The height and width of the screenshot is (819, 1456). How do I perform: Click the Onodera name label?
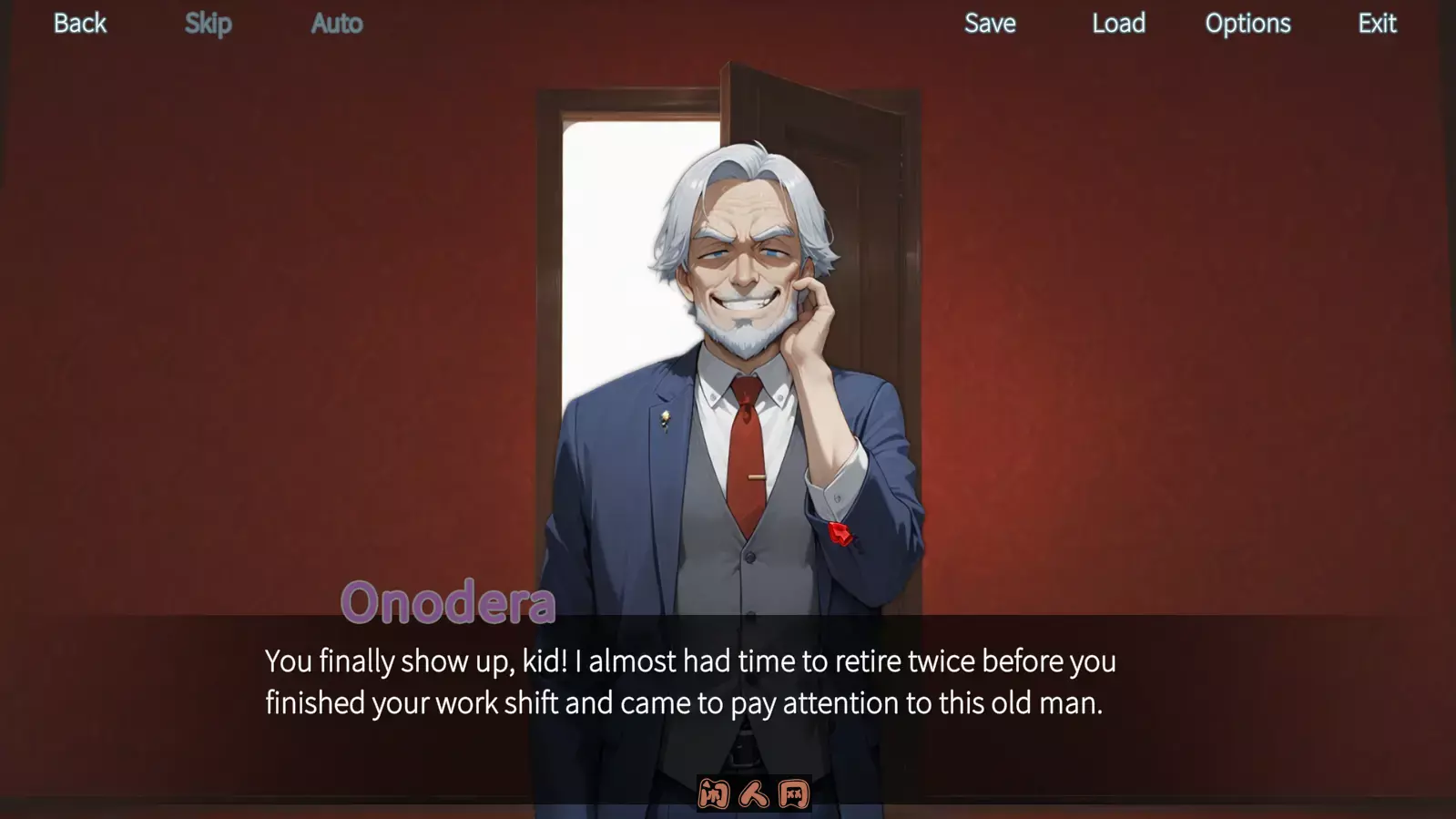click(x=450, y=599)
